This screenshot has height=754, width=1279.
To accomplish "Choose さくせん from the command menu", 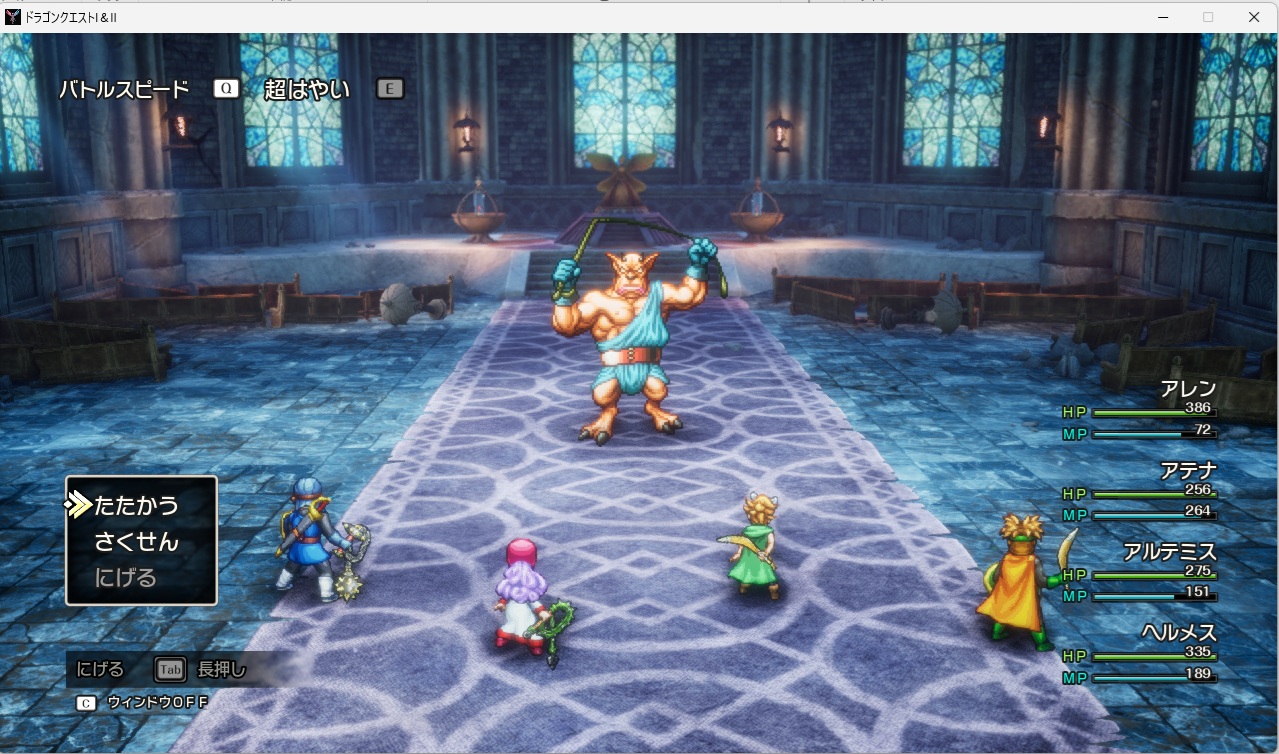I will click(136, 542).
